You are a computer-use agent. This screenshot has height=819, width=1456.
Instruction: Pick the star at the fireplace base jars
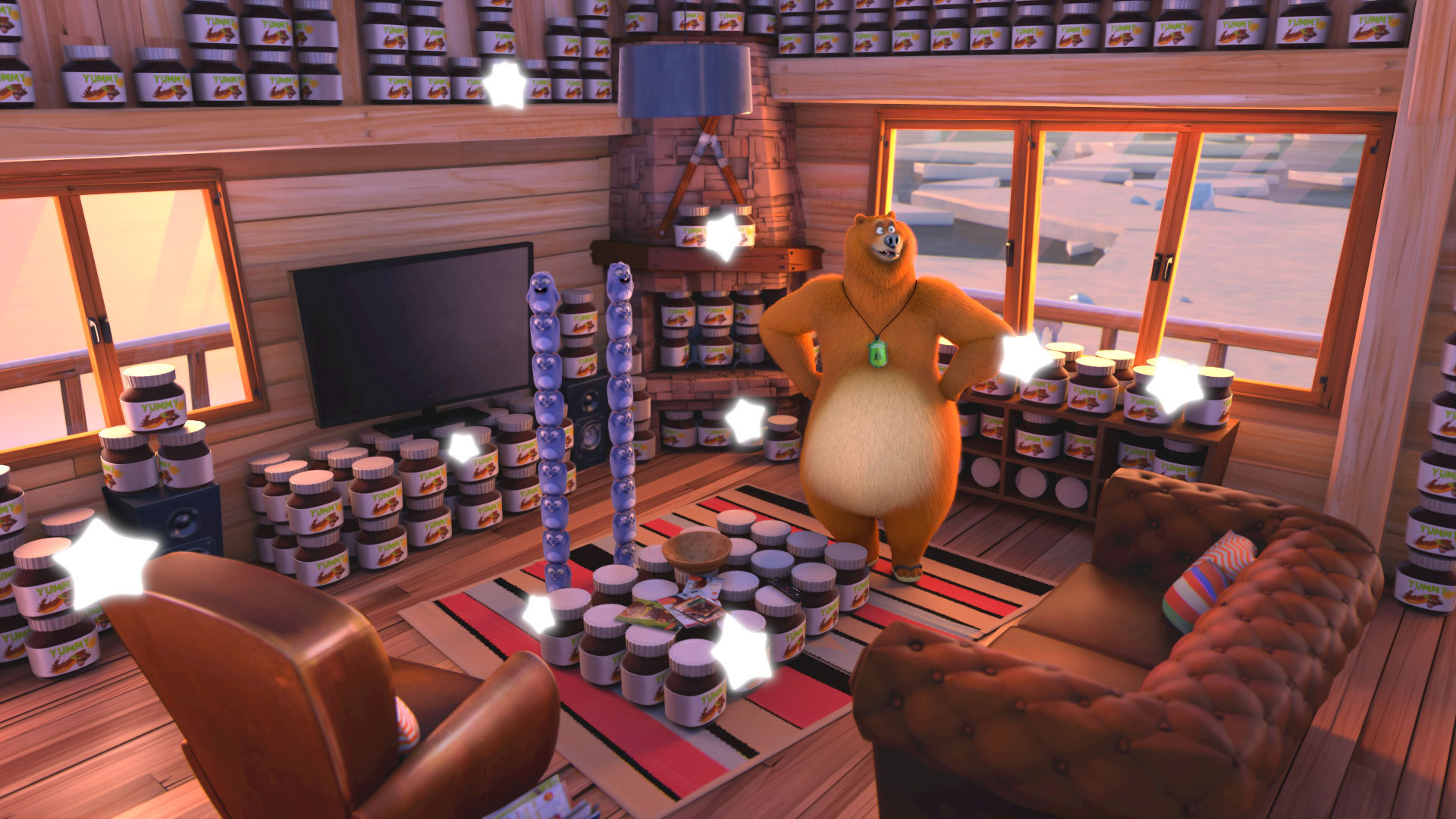pos(745,421)
